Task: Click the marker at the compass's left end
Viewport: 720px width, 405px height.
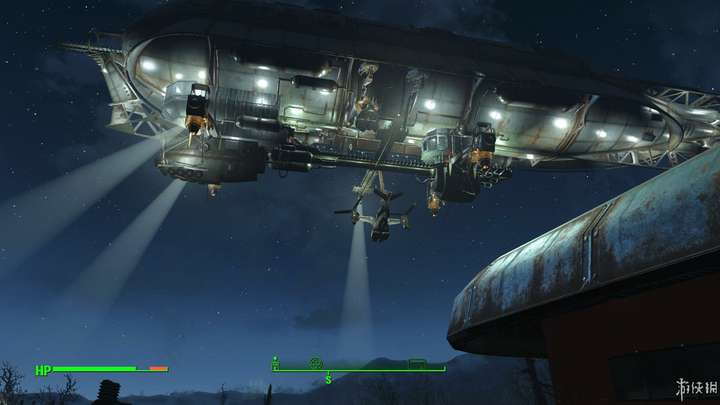Action: pyautogui.click(x=276, y=363)
